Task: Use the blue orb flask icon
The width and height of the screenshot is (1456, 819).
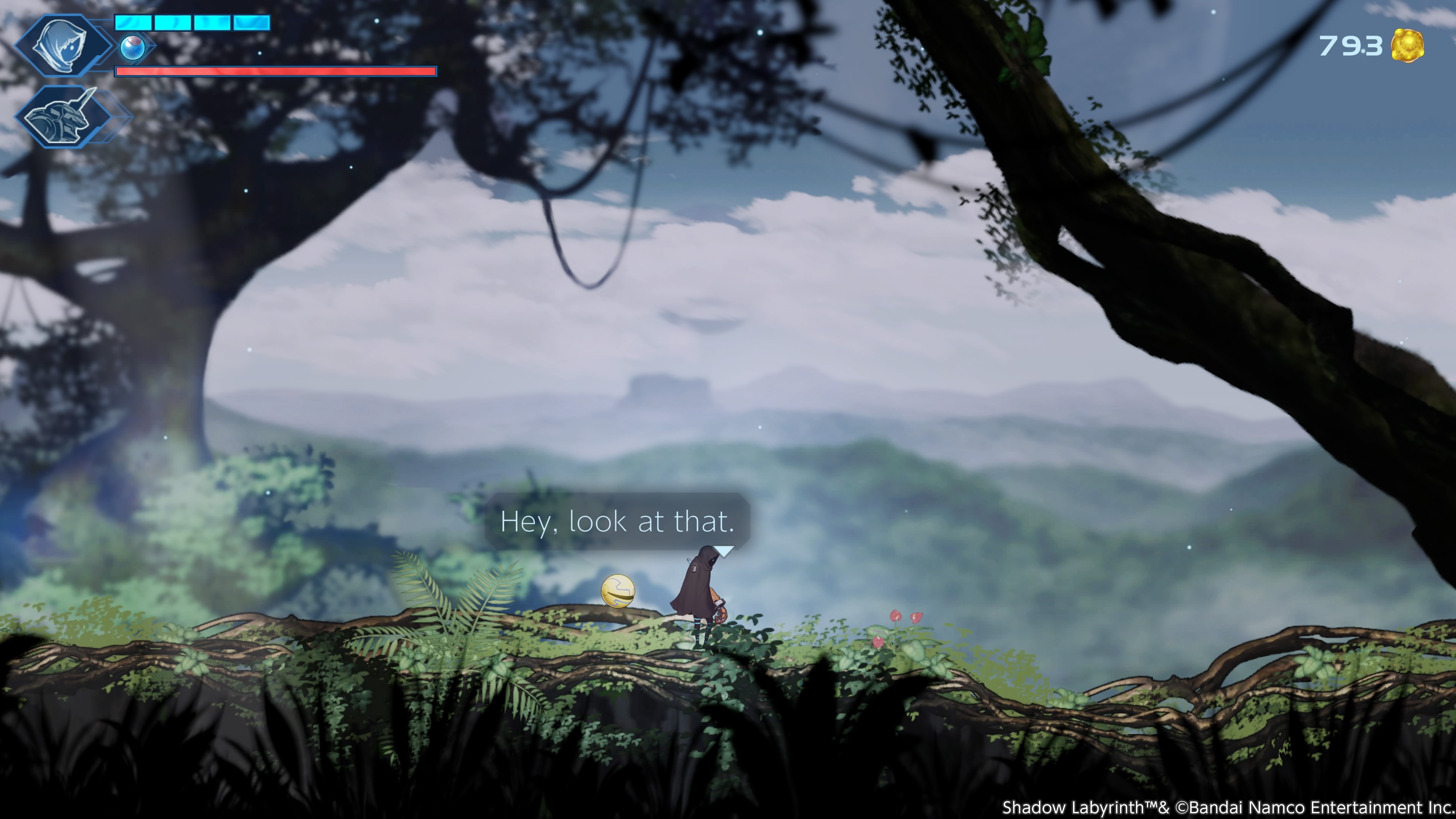Action: pyautogui.click(x=132, y=47)
